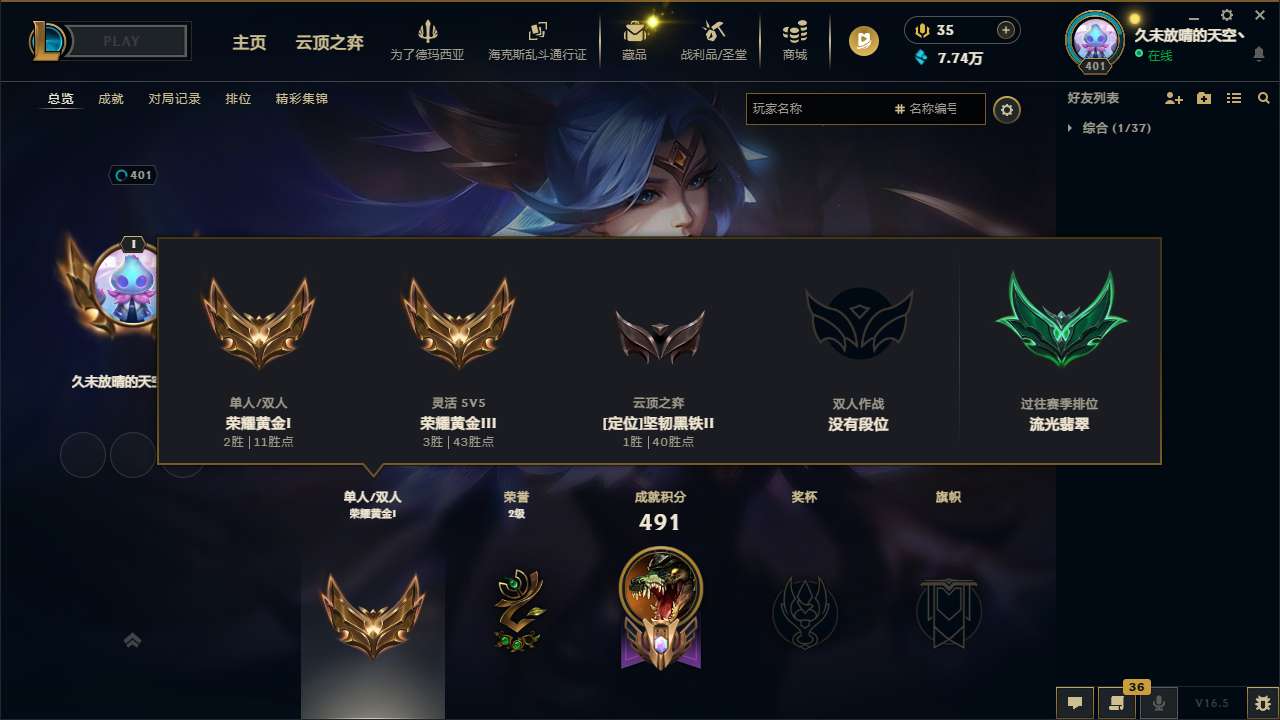The width and height of the screenshot is (1280, 720).
Task: Open the 对局记录 match history tab
Action: [x=174, y=99]
